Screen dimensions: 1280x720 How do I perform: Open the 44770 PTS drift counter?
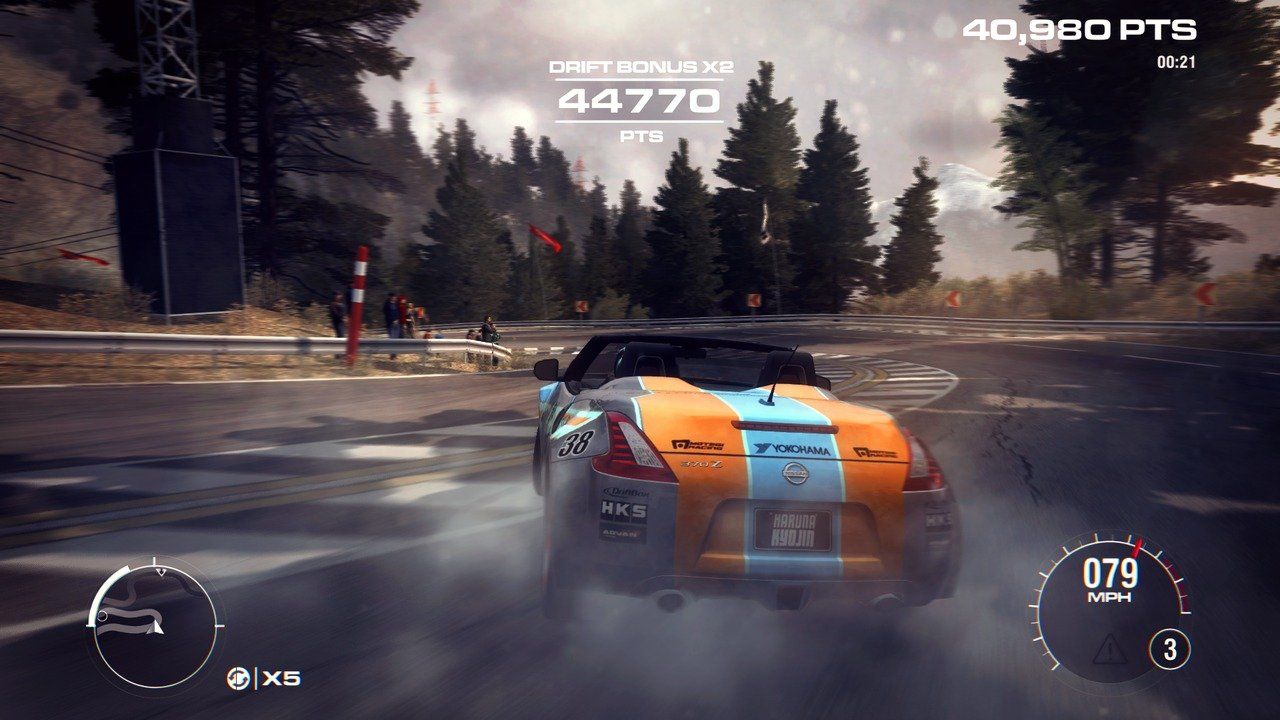(x=639, y=101)
